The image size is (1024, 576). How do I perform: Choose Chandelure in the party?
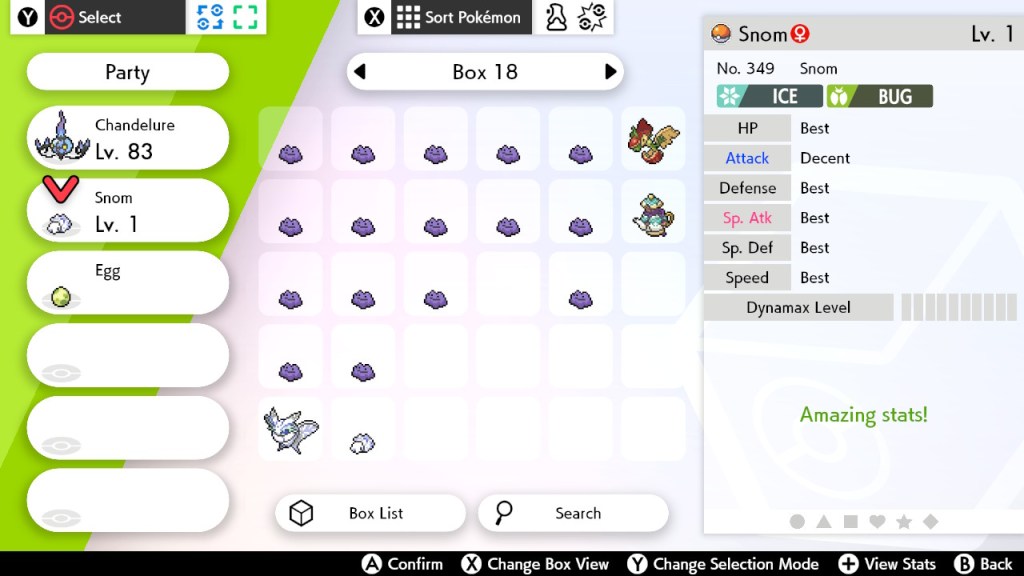(127, 138)
